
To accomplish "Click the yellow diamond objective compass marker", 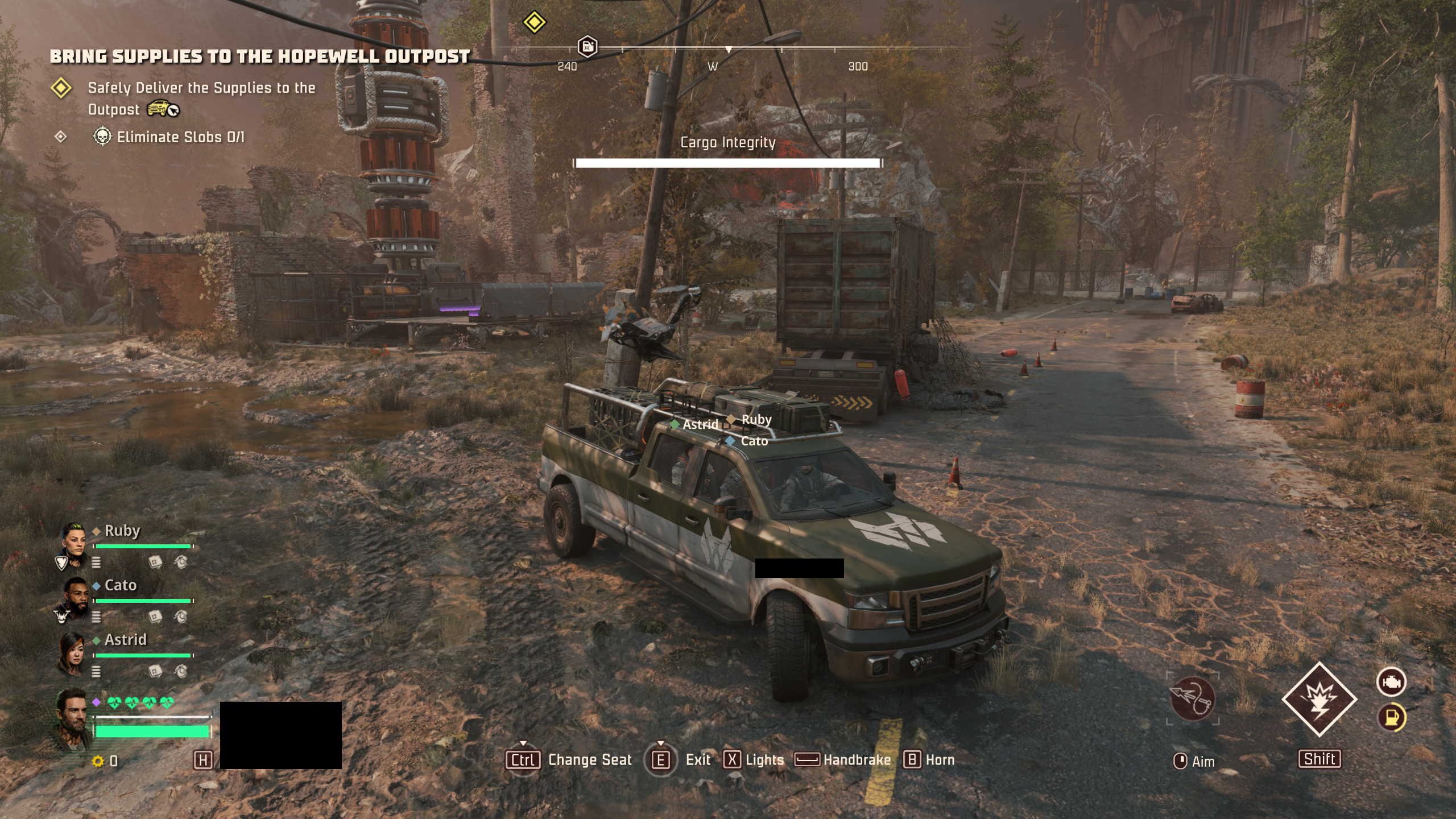I will click(534, 23).
